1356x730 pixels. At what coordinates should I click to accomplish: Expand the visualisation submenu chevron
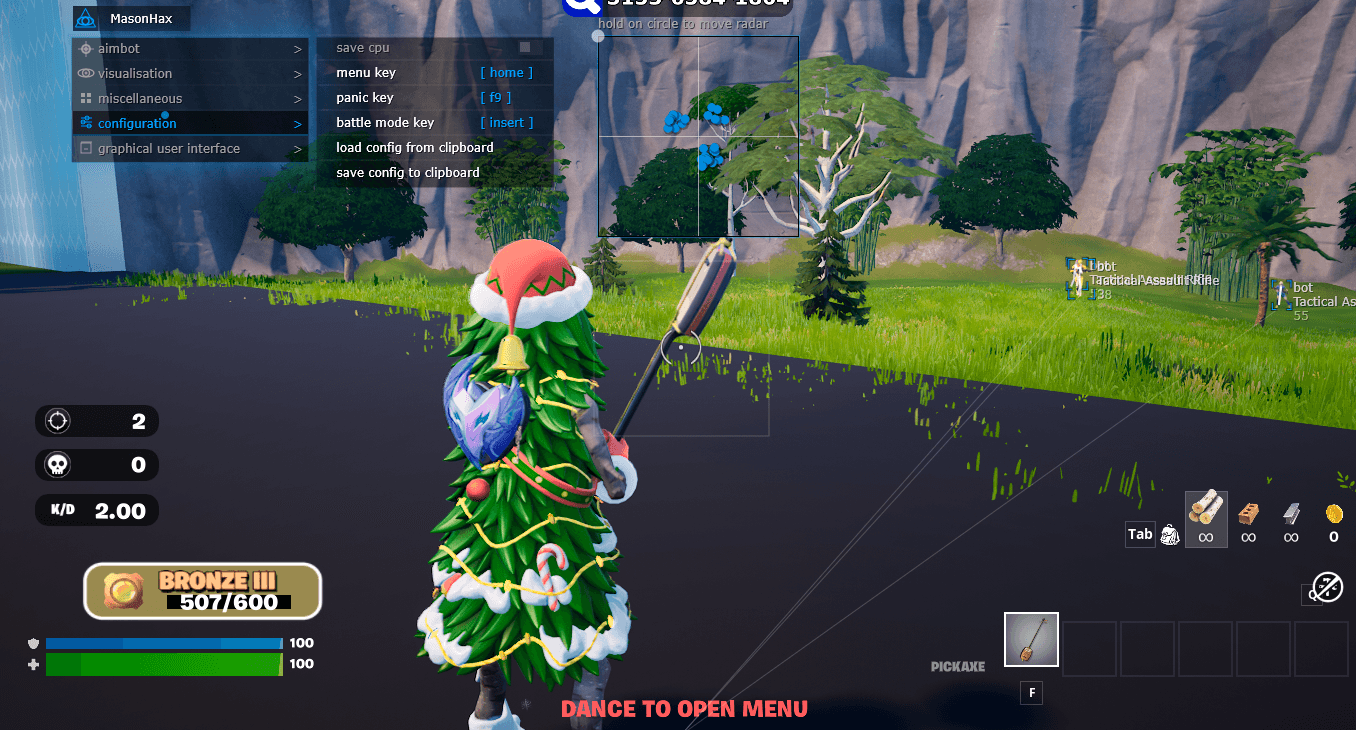(298, 73)
